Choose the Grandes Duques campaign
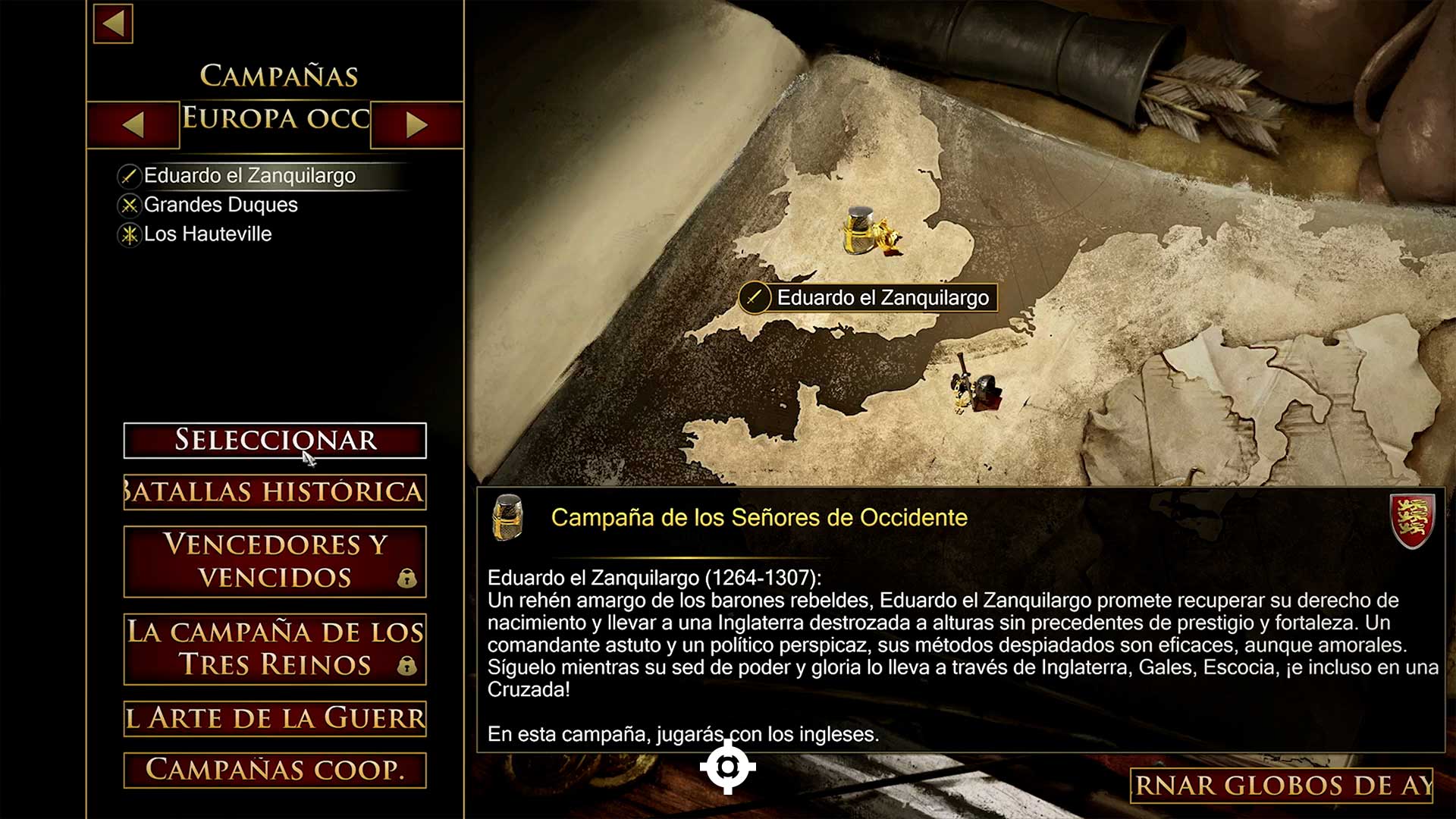 point(220,205)
